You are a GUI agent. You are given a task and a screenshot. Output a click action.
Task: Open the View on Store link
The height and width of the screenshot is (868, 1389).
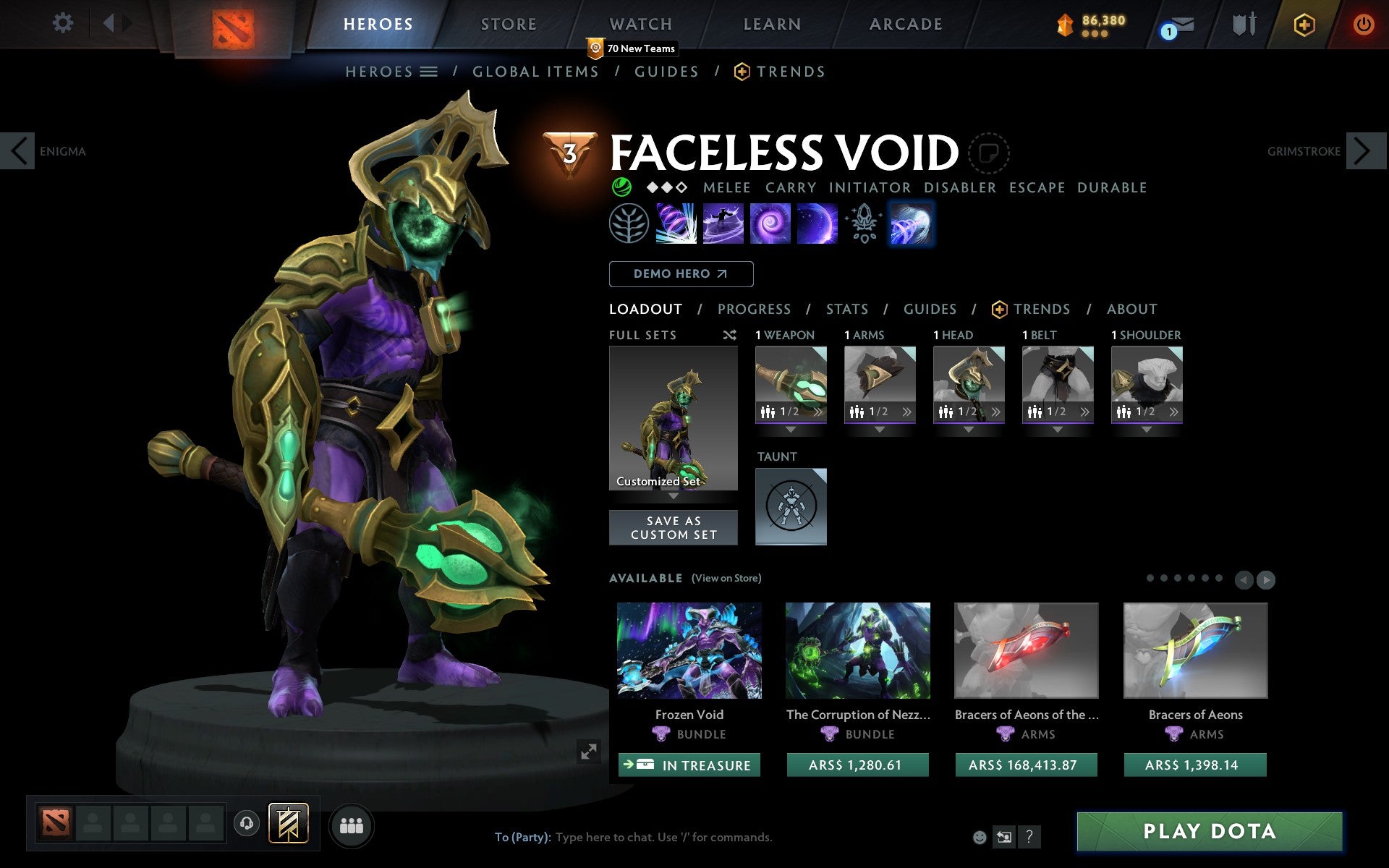pos(727,578)
